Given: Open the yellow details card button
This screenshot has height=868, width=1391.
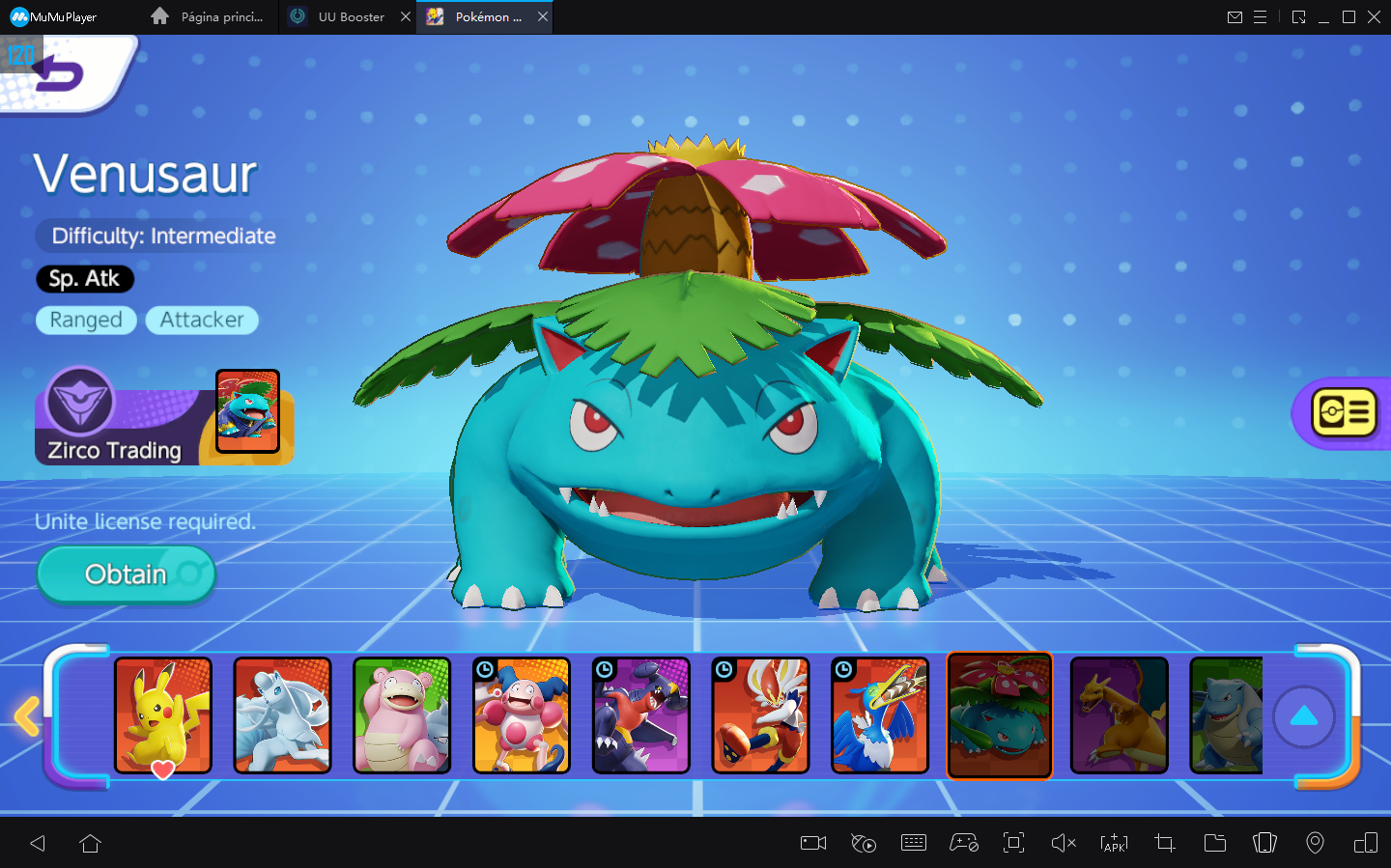Looking at the screenshot, I should click(x=1344, y=413).
